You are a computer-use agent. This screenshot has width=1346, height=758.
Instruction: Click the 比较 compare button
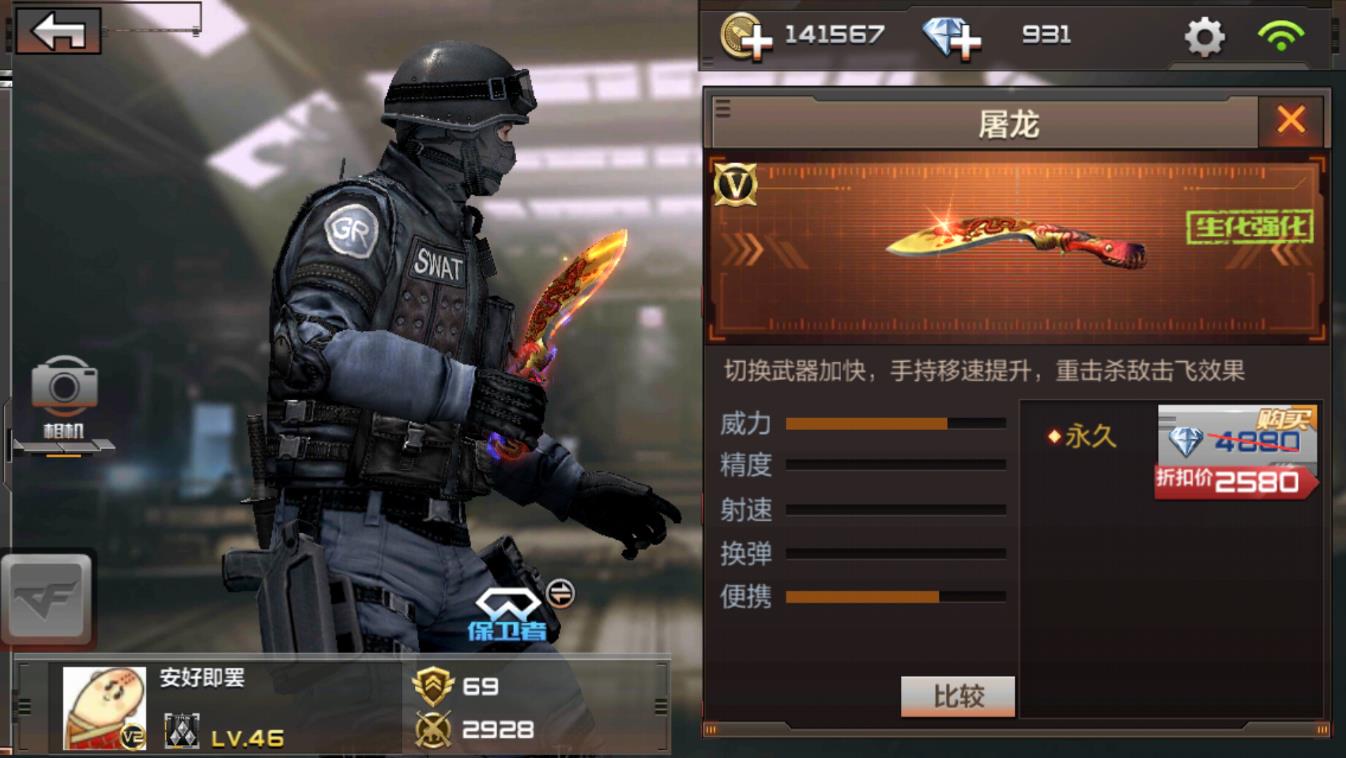pos(958,696)
